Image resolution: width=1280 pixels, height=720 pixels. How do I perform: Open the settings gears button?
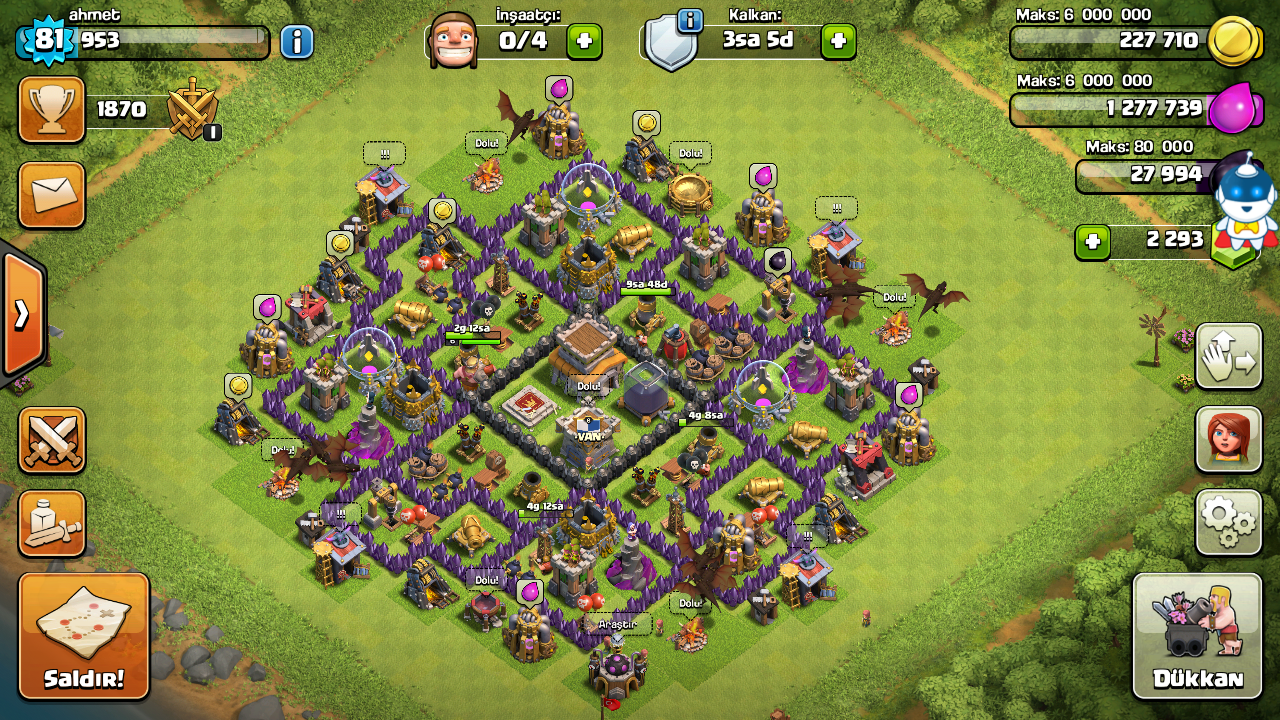pos(1228,522)
